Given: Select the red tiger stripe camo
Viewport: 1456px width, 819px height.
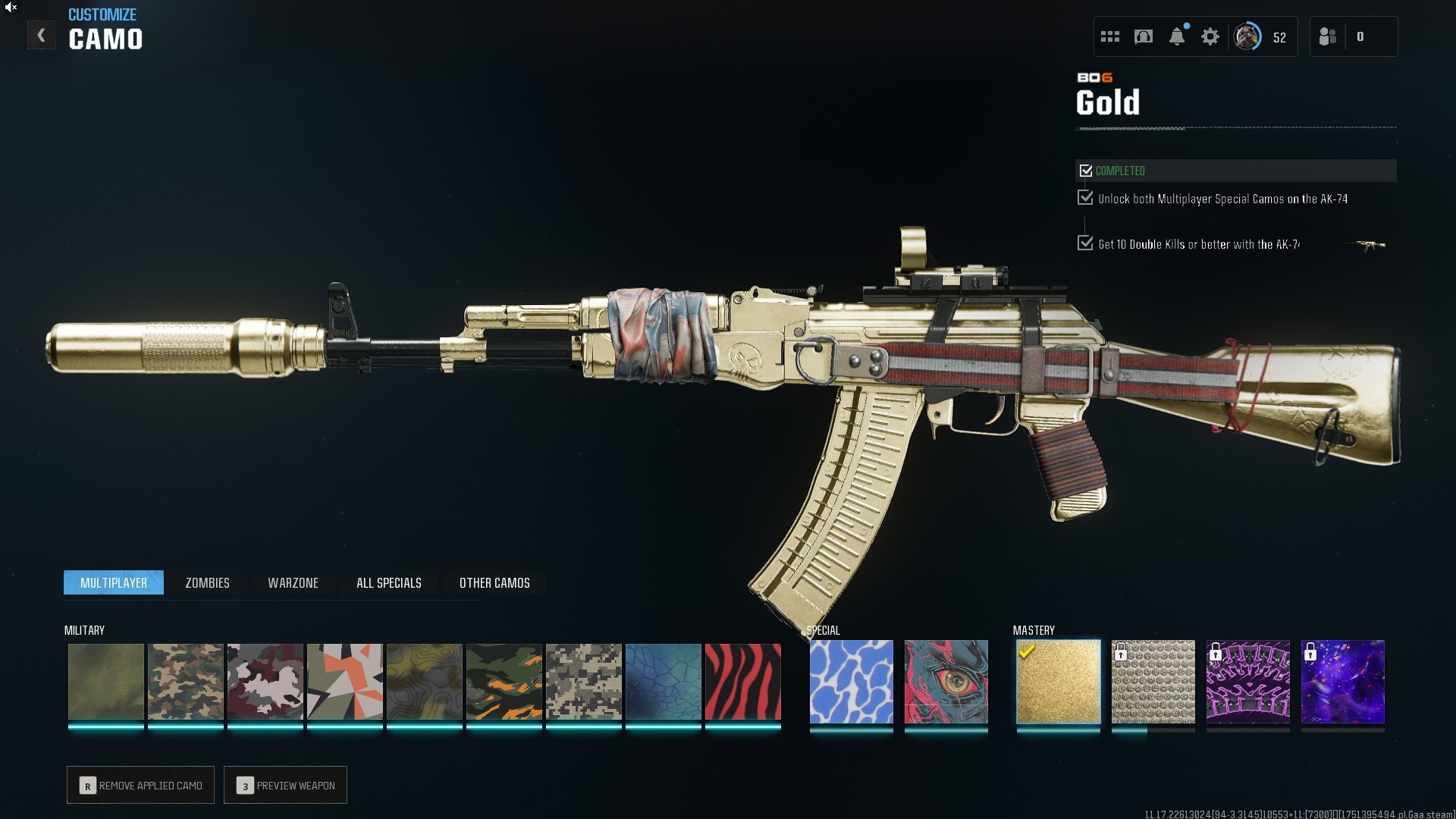Looking at the screenshot, I should coord(742,682).
